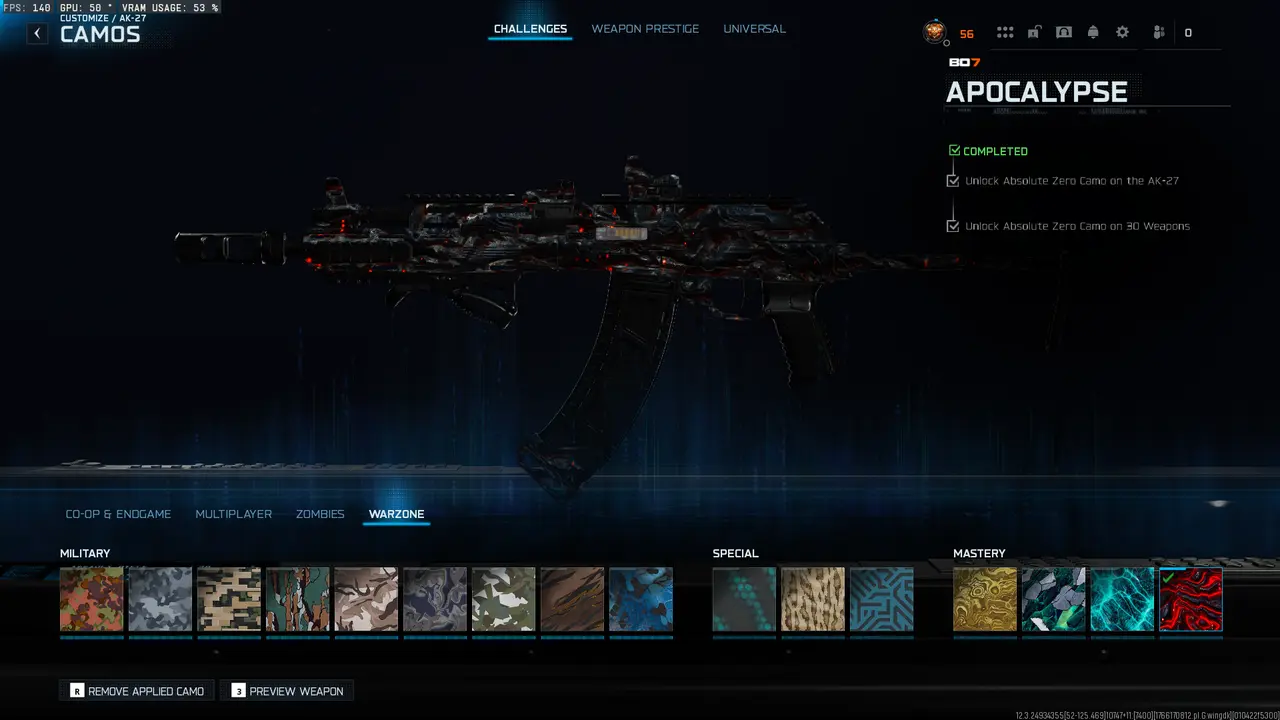
Task: Select the gold swirl Mastery camo
Action: tap(984, 598)
